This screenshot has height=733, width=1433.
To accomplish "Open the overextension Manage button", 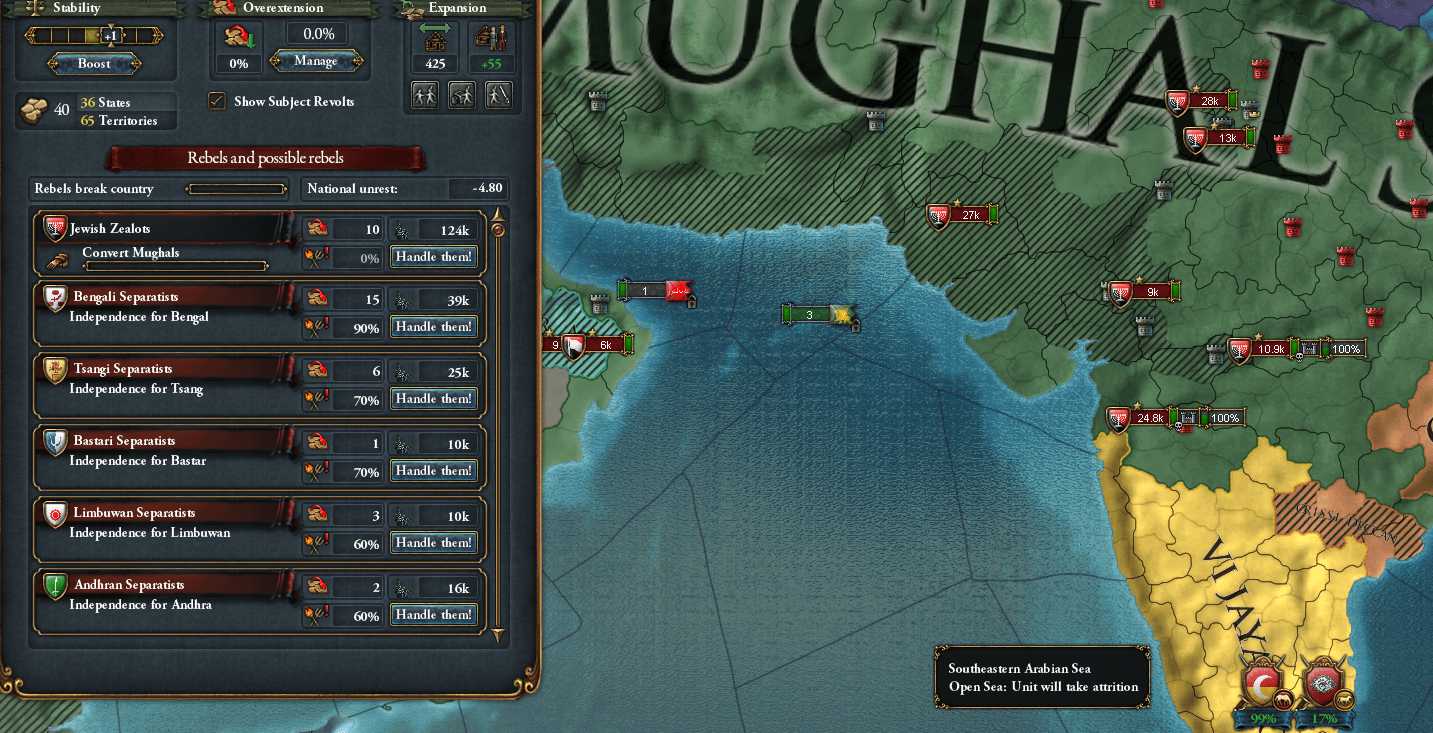I will coord(316,62).
